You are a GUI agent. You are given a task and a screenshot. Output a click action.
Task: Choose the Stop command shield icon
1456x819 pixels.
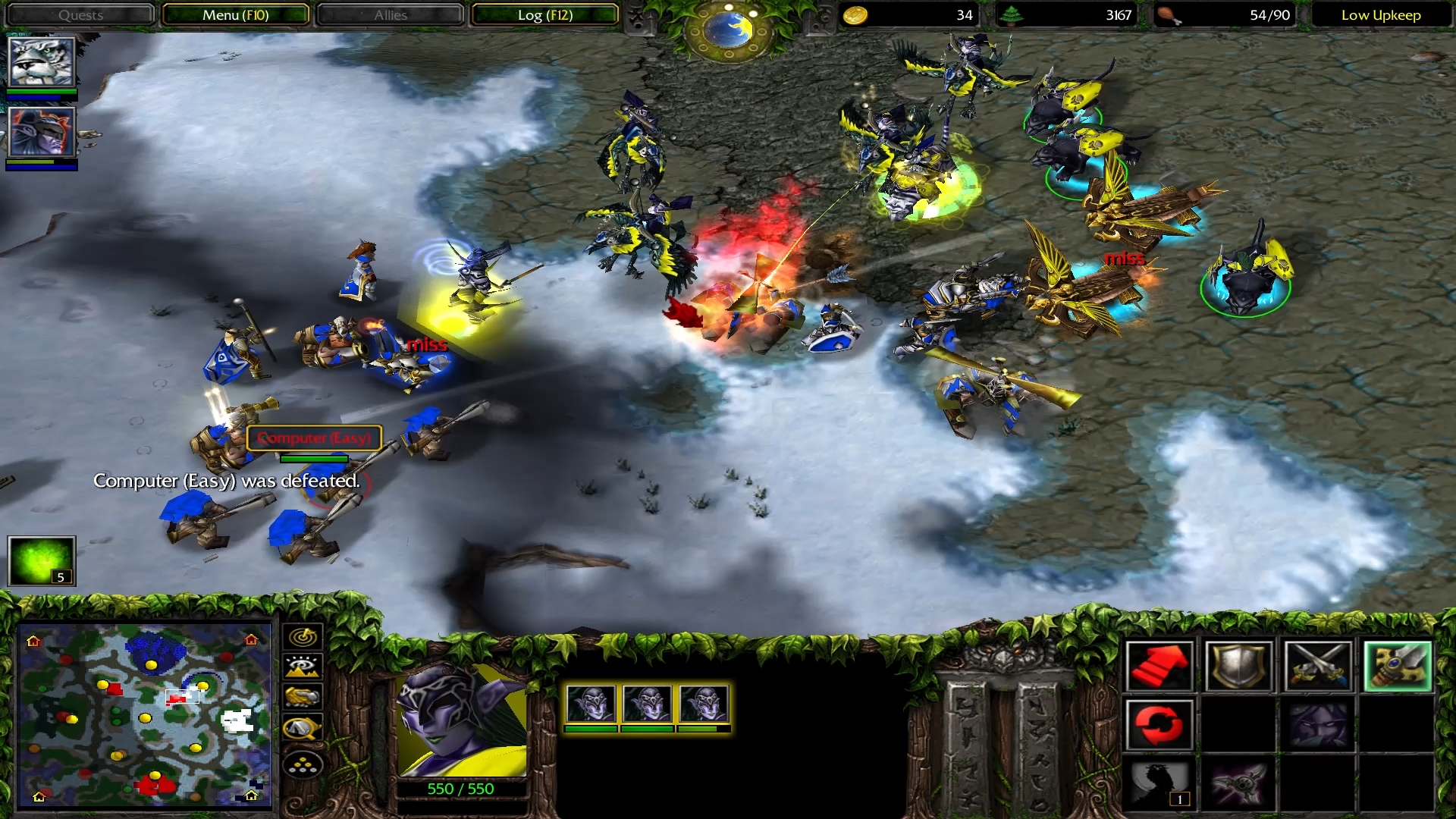(1238, 667)
